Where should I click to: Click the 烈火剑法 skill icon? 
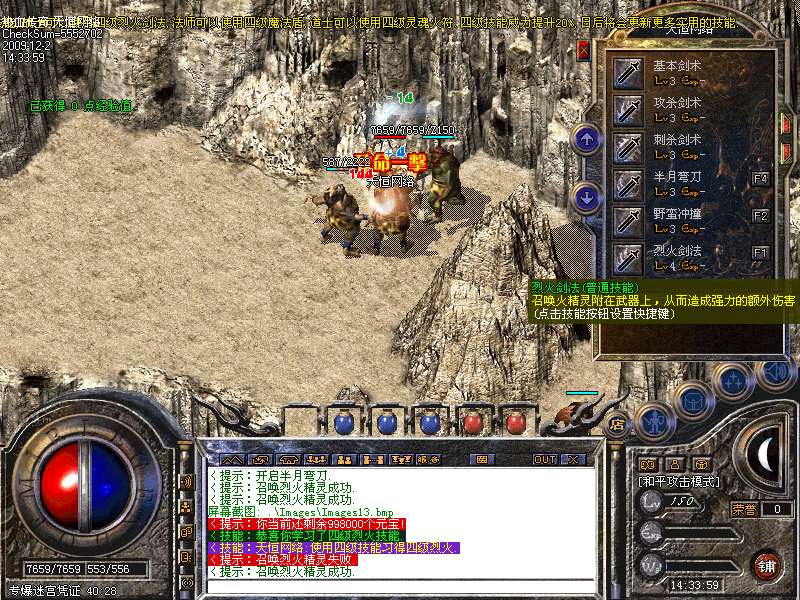pyautogui.click(x=628, y=257)
